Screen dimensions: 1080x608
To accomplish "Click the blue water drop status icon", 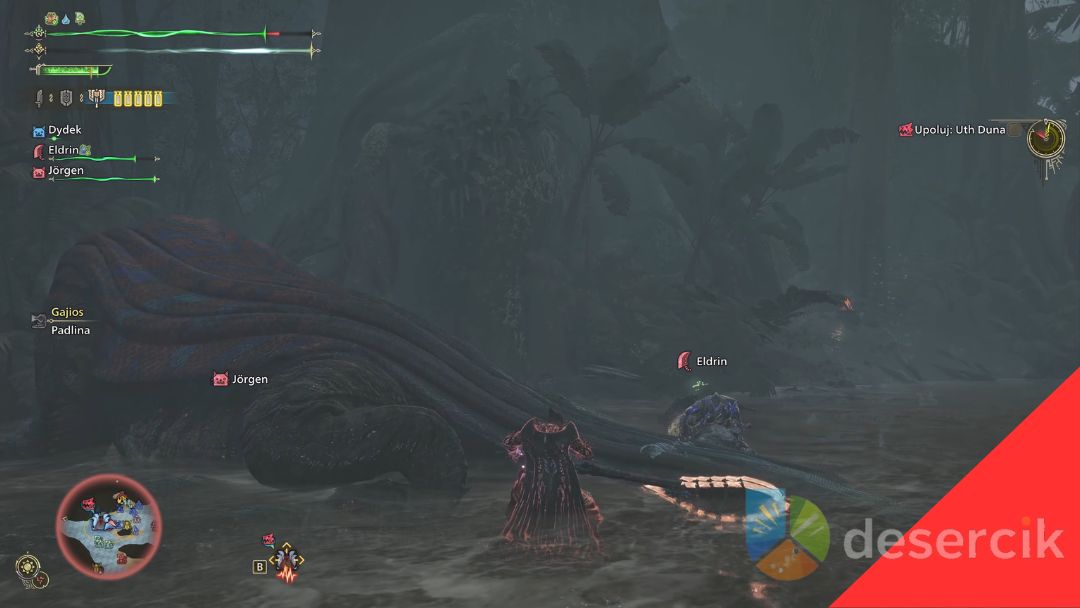I will [x=65, y=18].
